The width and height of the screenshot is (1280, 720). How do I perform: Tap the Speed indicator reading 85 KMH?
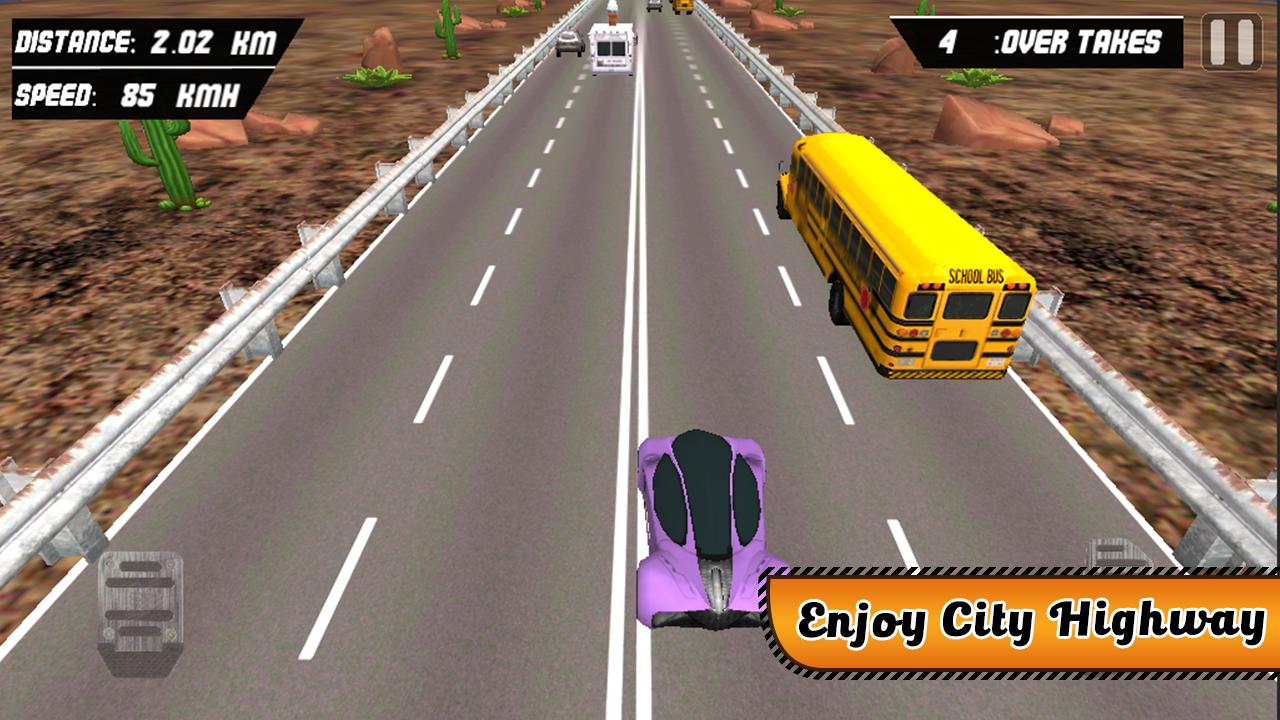click(x=125, y=96)
